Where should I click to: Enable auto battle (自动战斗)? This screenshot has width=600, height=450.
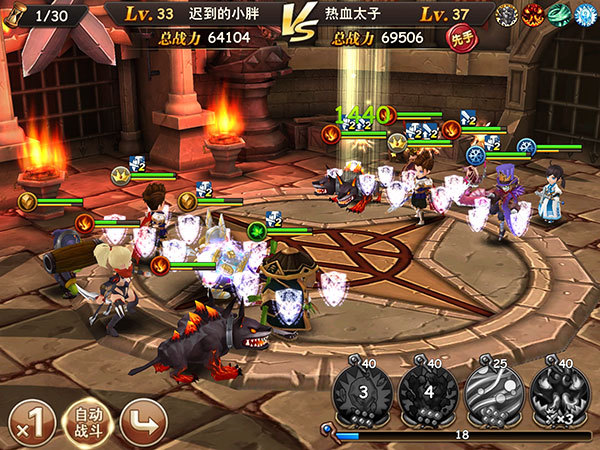pyautogui.click(x=87, y=422)
